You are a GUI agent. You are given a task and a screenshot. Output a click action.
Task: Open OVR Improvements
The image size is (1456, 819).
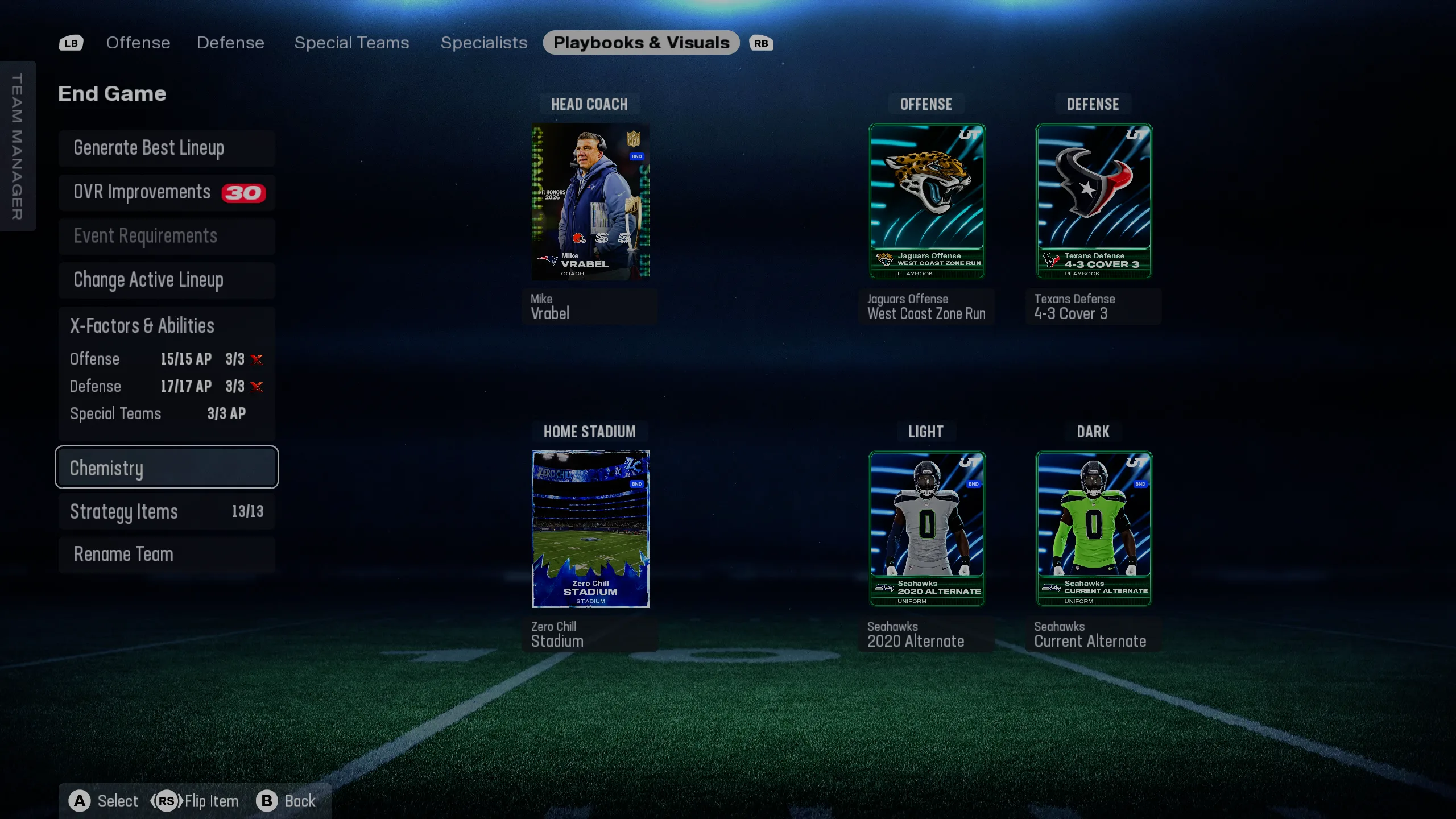coord(167,193)
